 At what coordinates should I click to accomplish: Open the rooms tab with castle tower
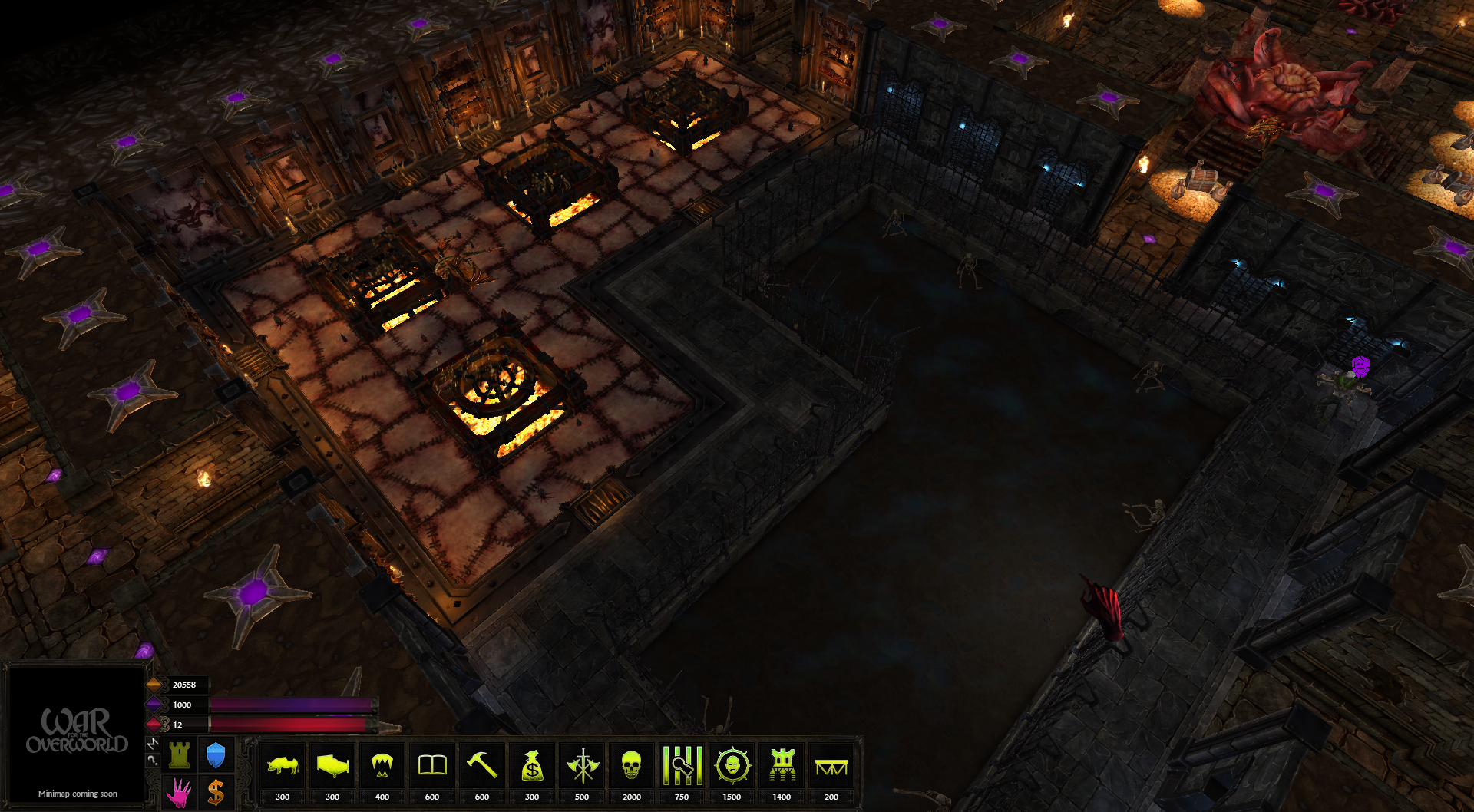point(180,755)
